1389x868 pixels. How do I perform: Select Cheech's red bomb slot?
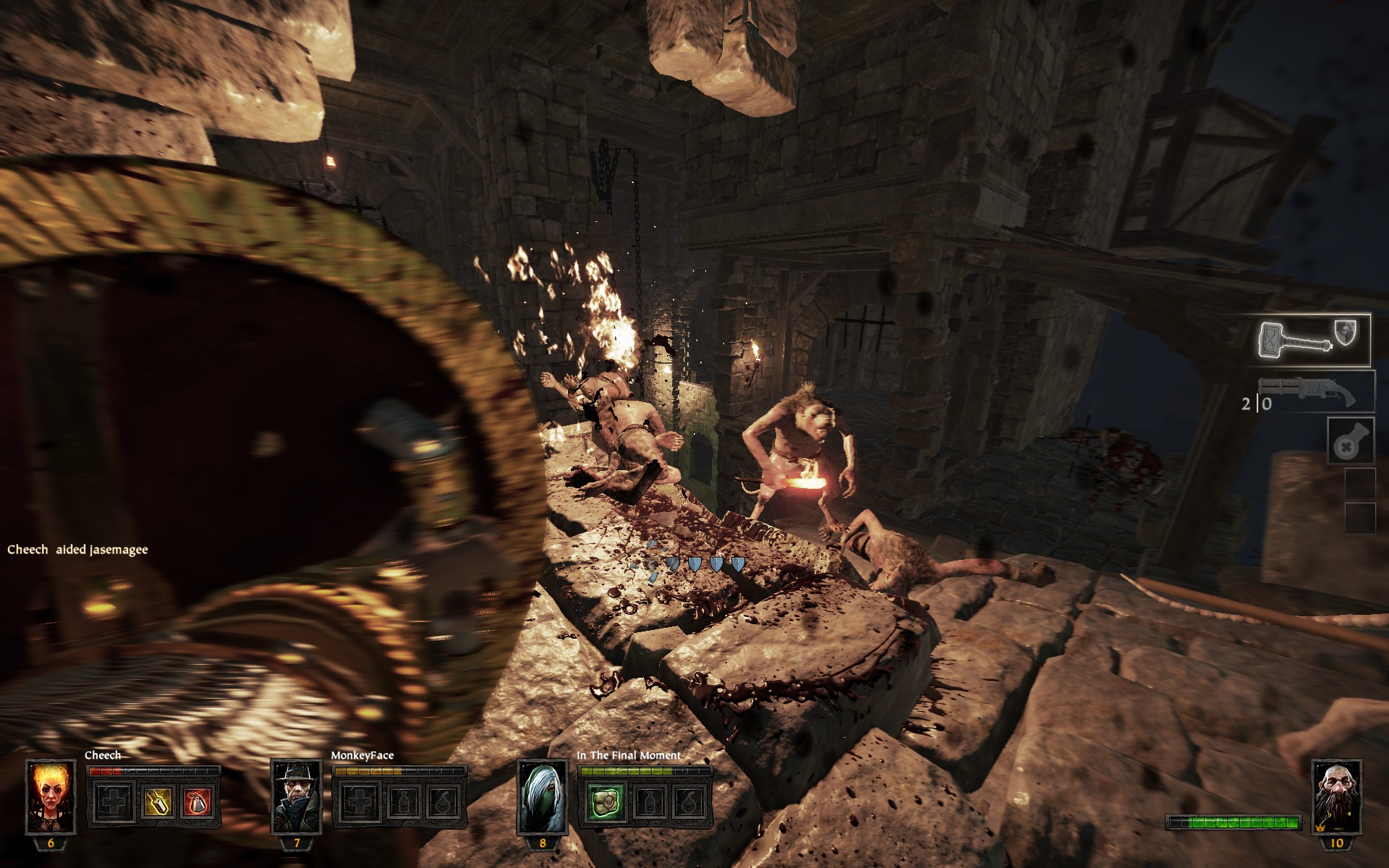click(196, 801)
